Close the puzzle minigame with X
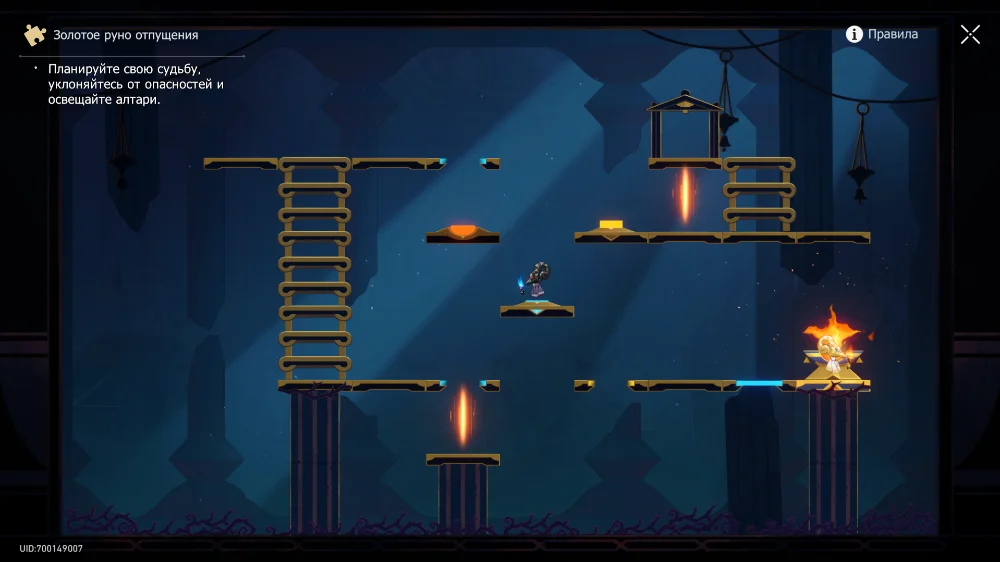1000x562 pixels. pos(970,35)
